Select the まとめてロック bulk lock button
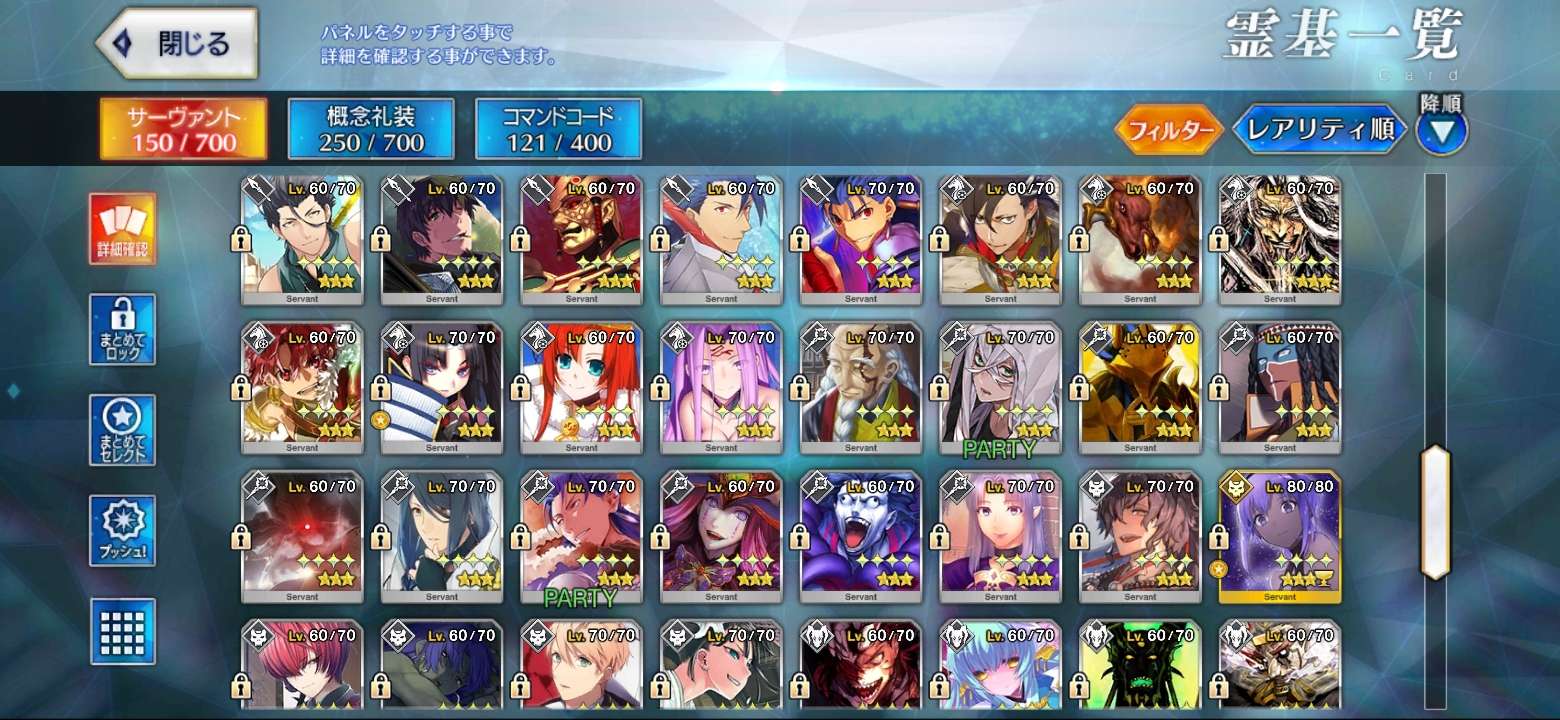Image resolution: width=1560 pixels, height=720 pixels. point(122,329)
